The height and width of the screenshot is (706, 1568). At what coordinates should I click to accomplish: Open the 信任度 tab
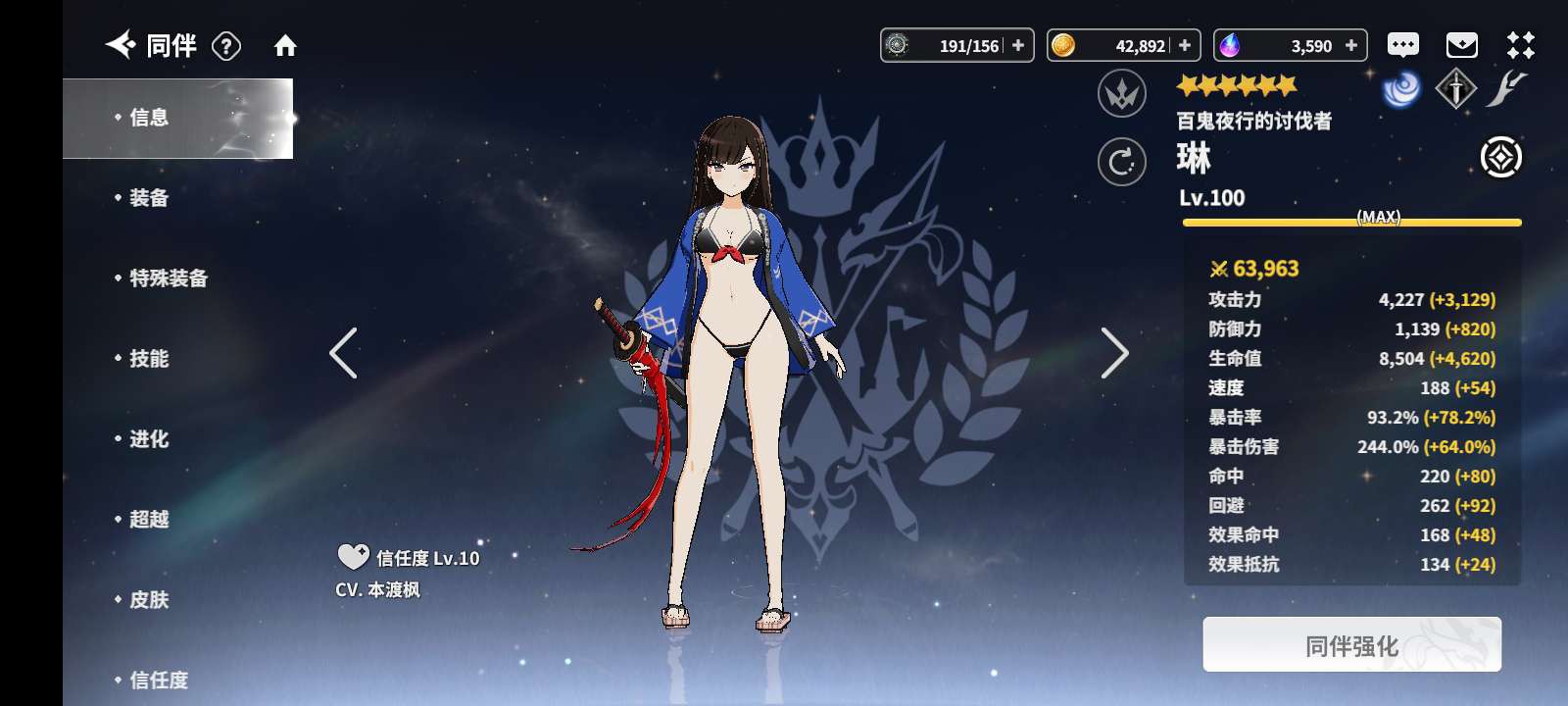[x=159, y=680]
